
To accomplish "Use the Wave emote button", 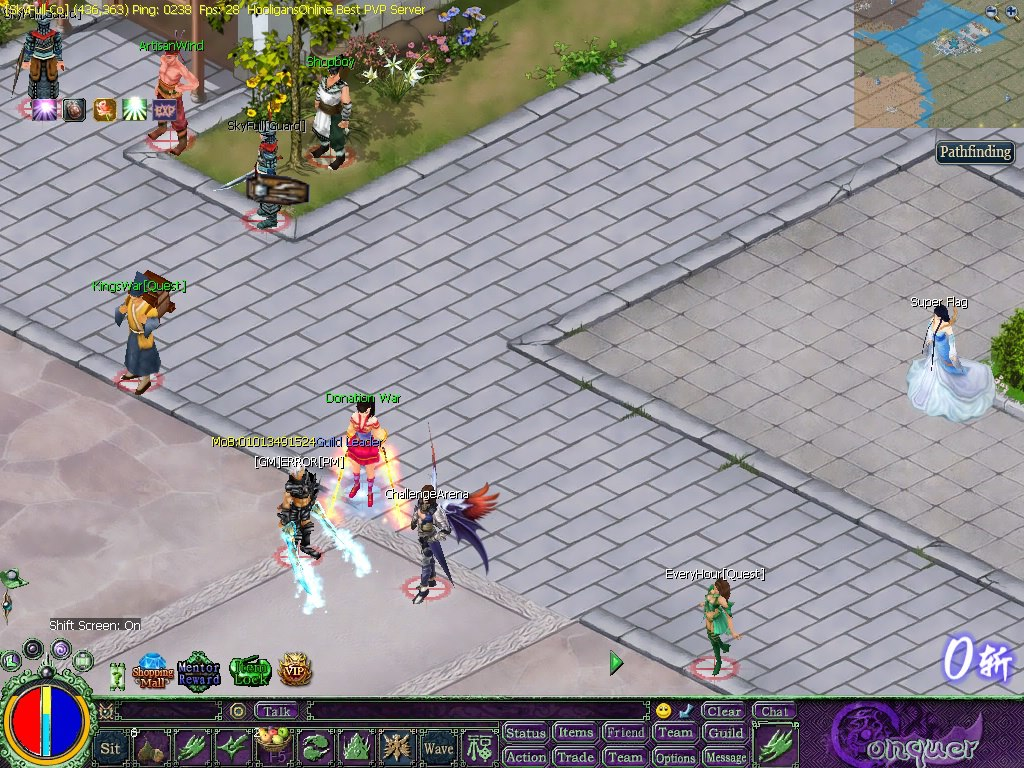I will [x=438, y=747].
